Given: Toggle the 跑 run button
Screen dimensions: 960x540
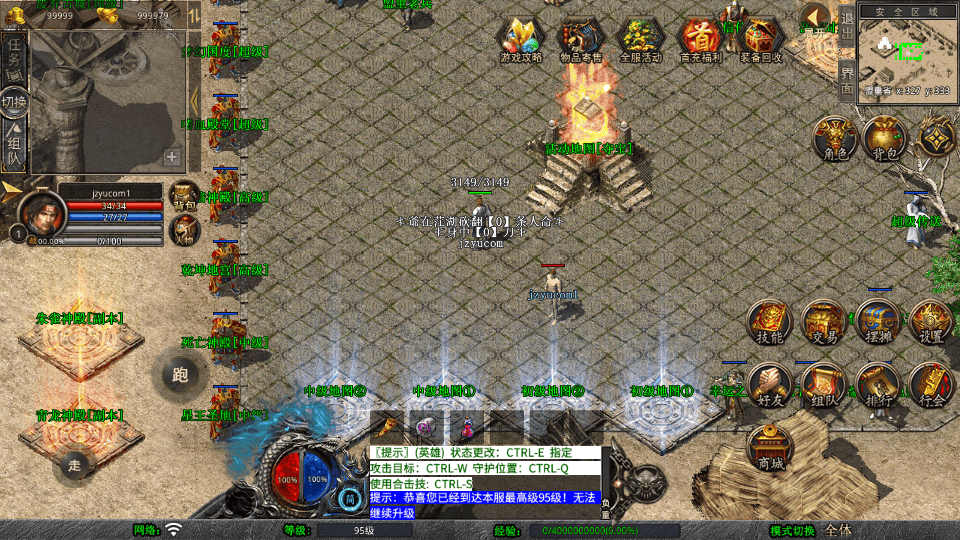Looking at the screenshot, I should pos(180,375).
